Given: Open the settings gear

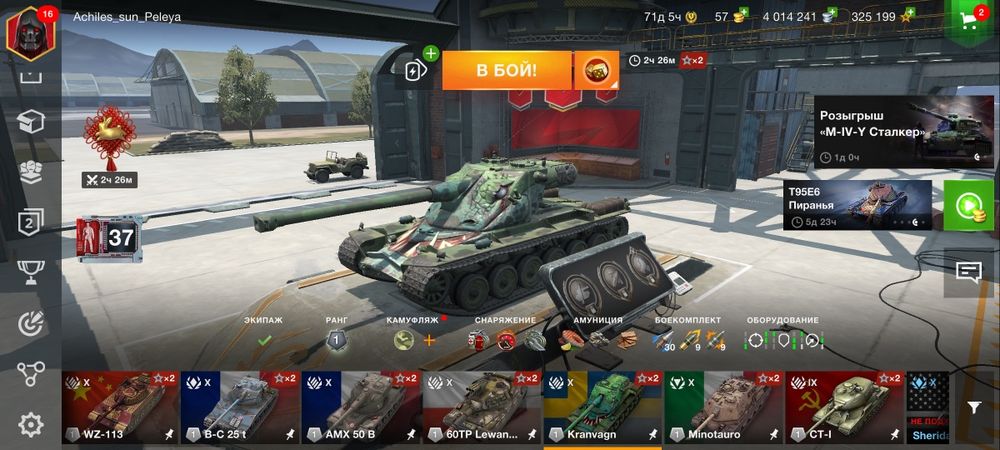Looking at the screenshot, I should pos(30,425).
